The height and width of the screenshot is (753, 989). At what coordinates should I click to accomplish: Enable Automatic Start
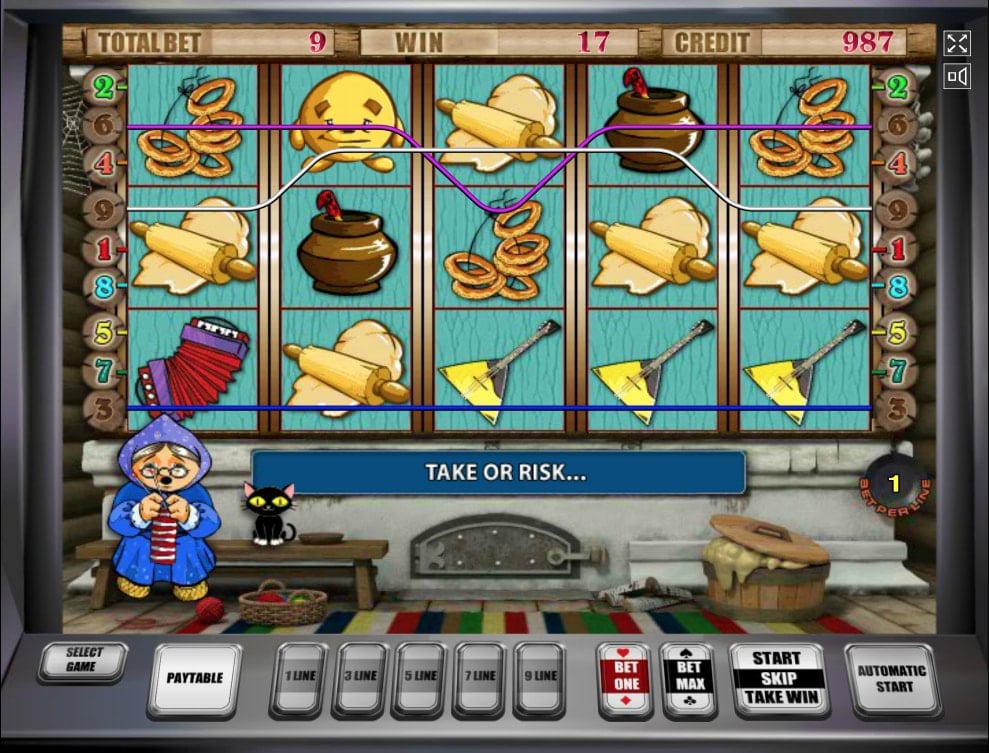(891, 678)
